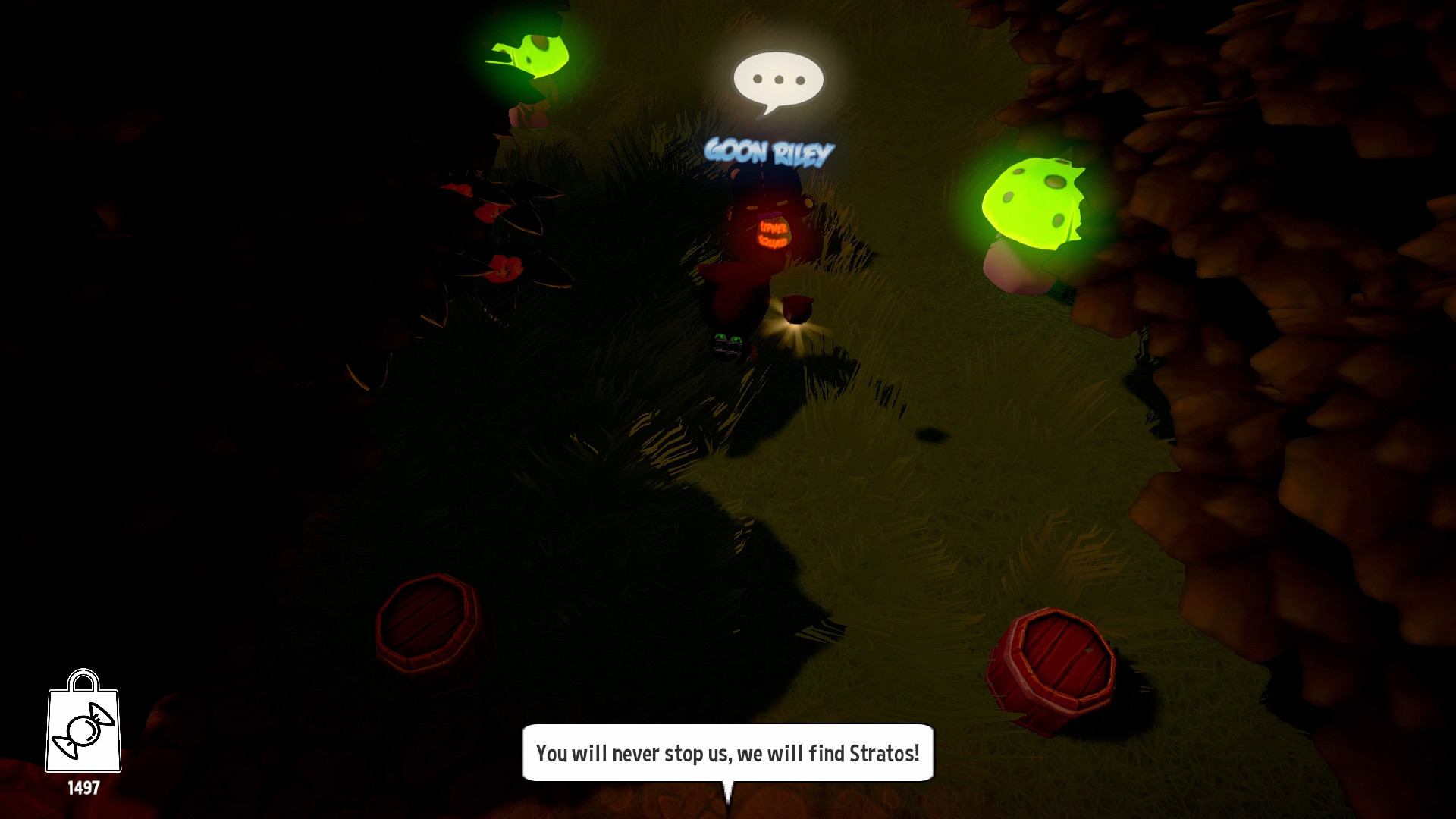Click the candy counter reading 1497
Image resolution: width=1456 pixels, height=819 pixels.
pos(86,789)
